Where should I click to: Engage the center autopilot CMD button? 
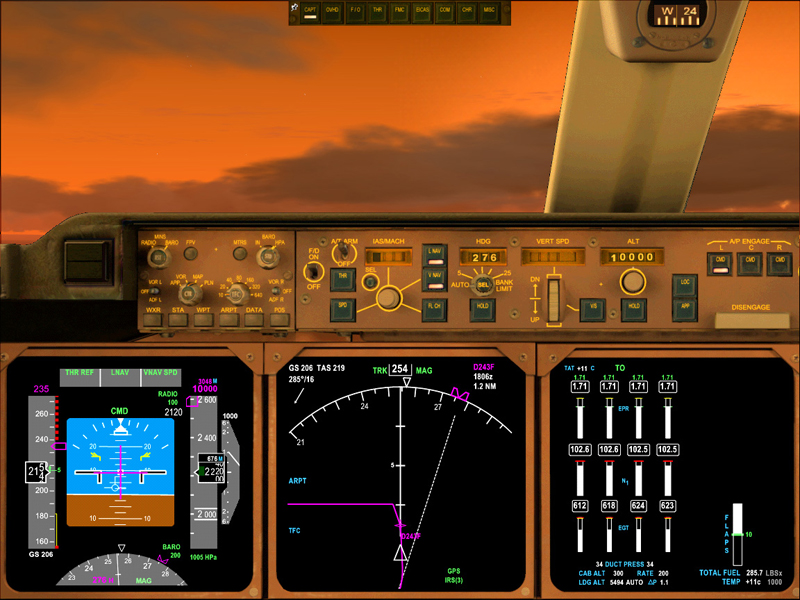coord(748,262)
